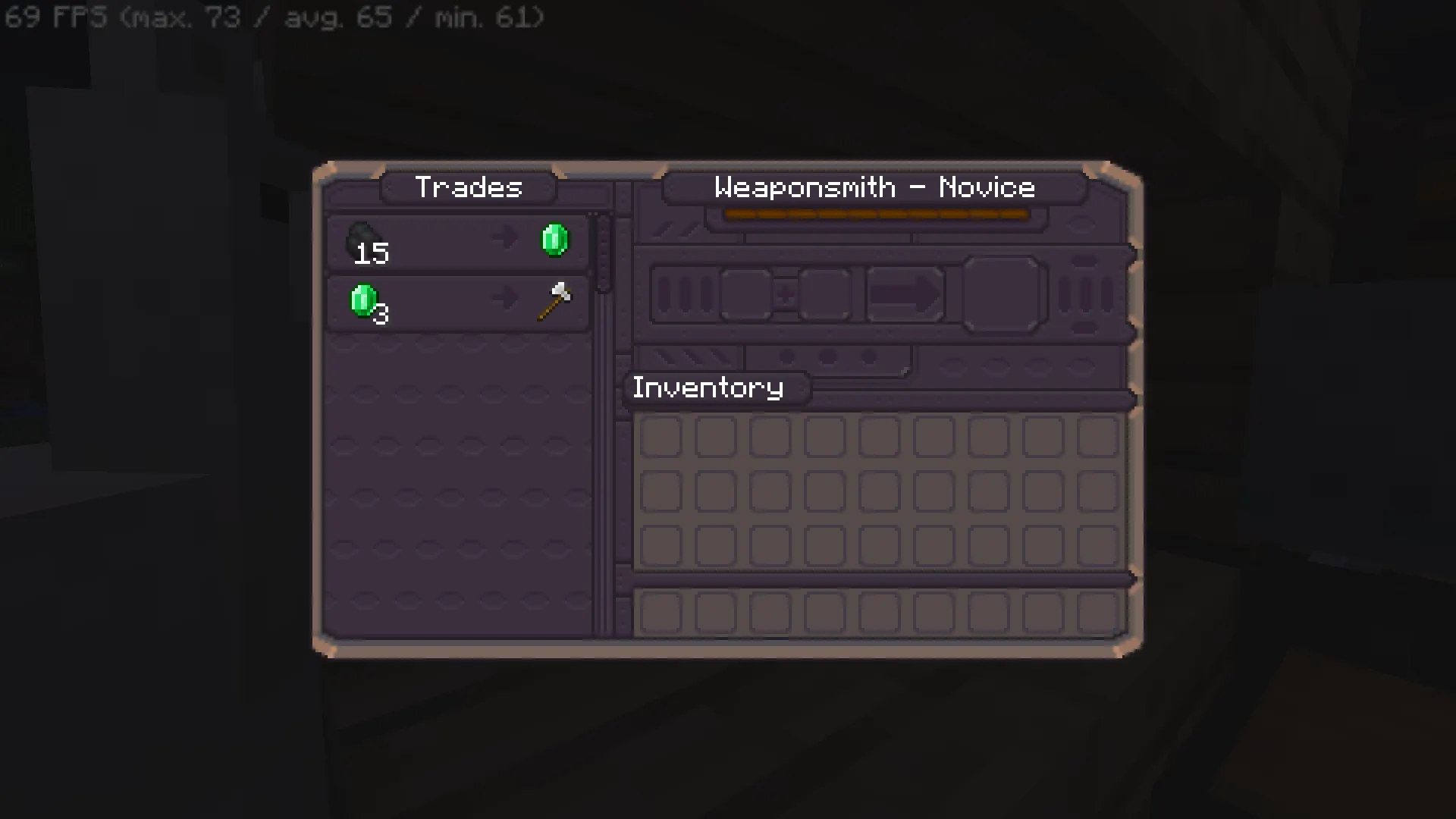Click the top-left inventory slot
Viewport: 1456px width, 819px height.
[x=661, y=436]
